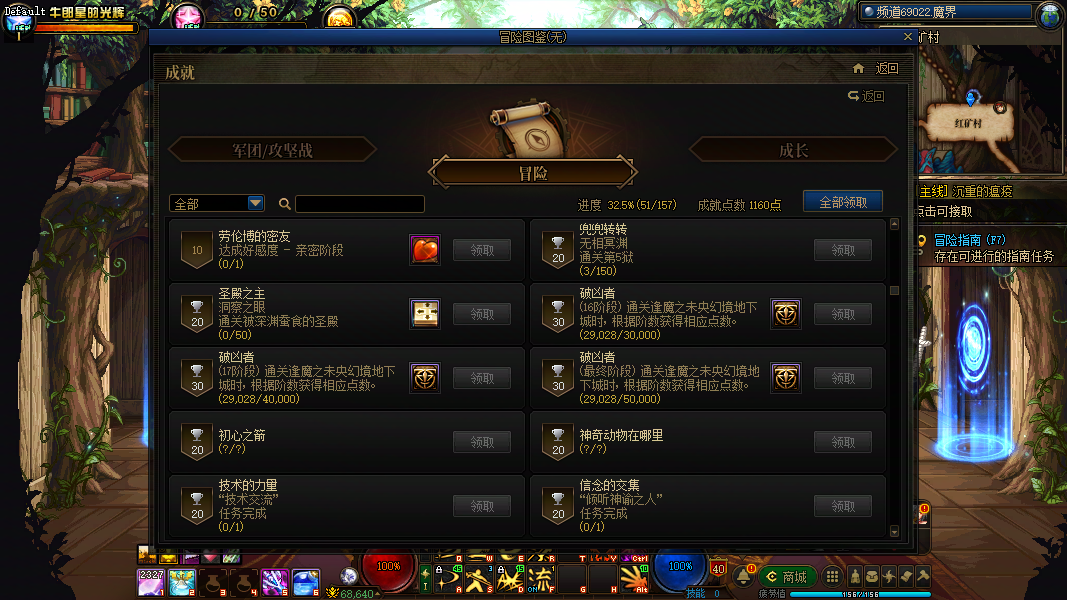Claim the 圣殿之主 achievement reward
The width and height of the screenshot is (1067, 600).
[x=483, y=314]
